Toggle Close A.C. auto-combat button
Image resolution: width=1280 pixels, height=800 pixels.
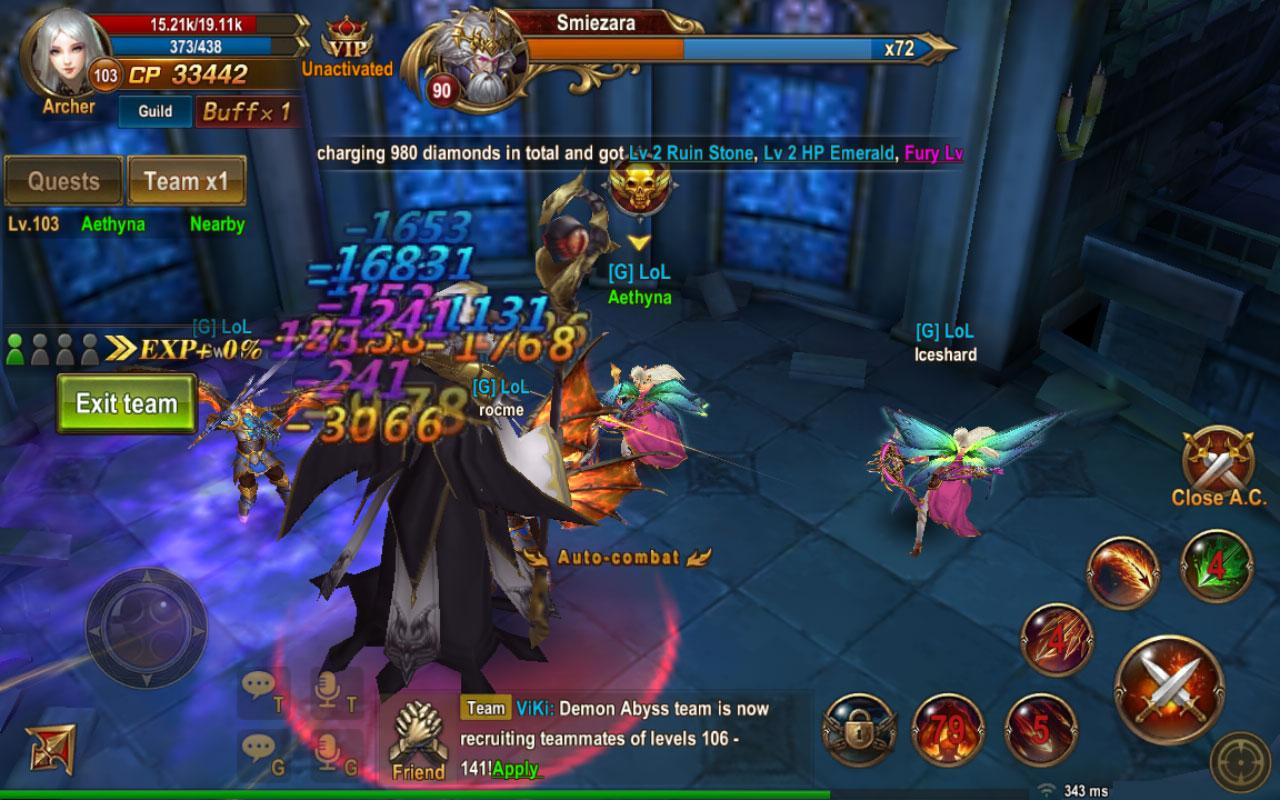(x=1217, y=463)
